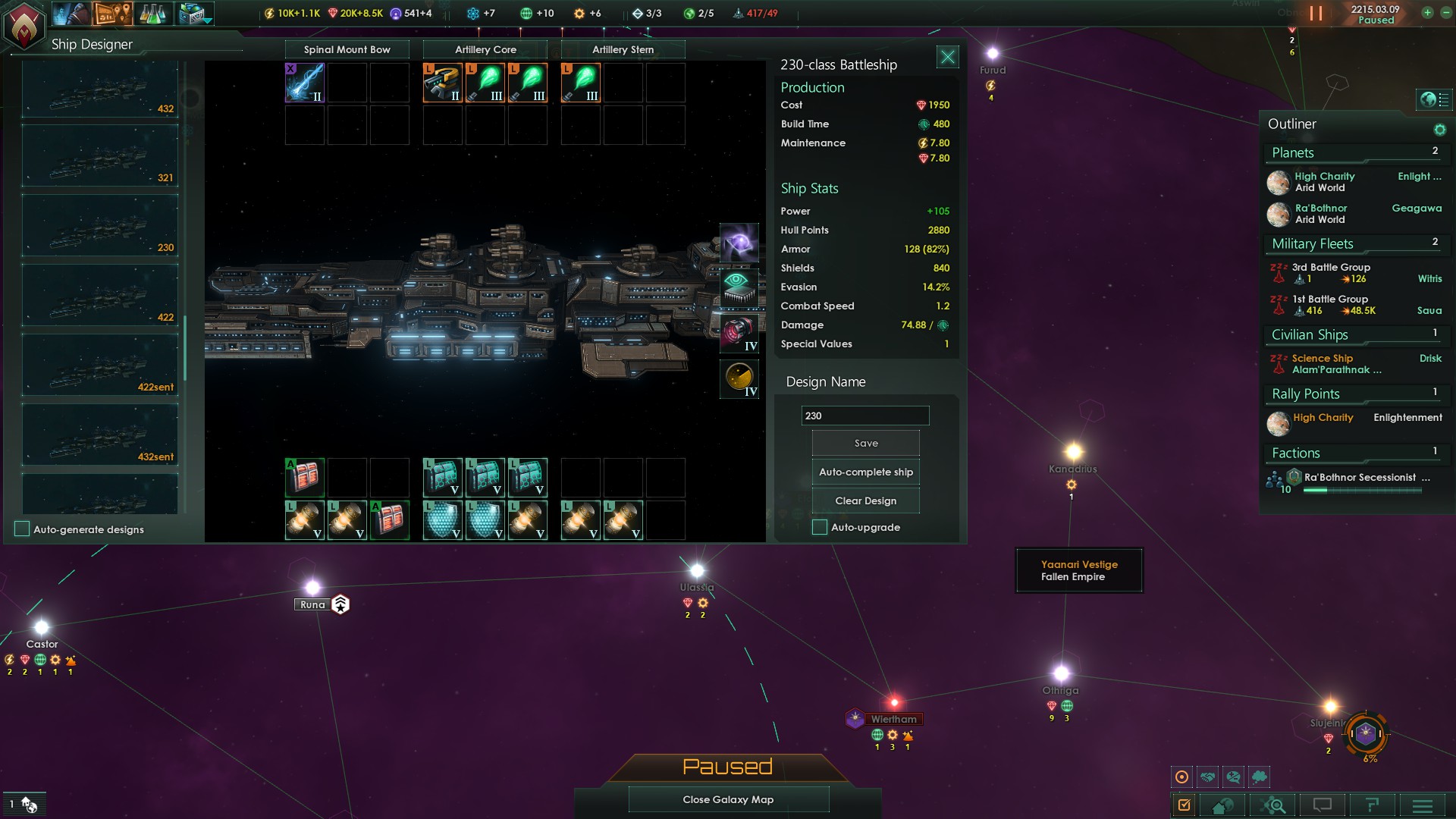This screenshot has height=819, width=1456.
Task: Choose the 321 ship design
Action: coord(100,157)
